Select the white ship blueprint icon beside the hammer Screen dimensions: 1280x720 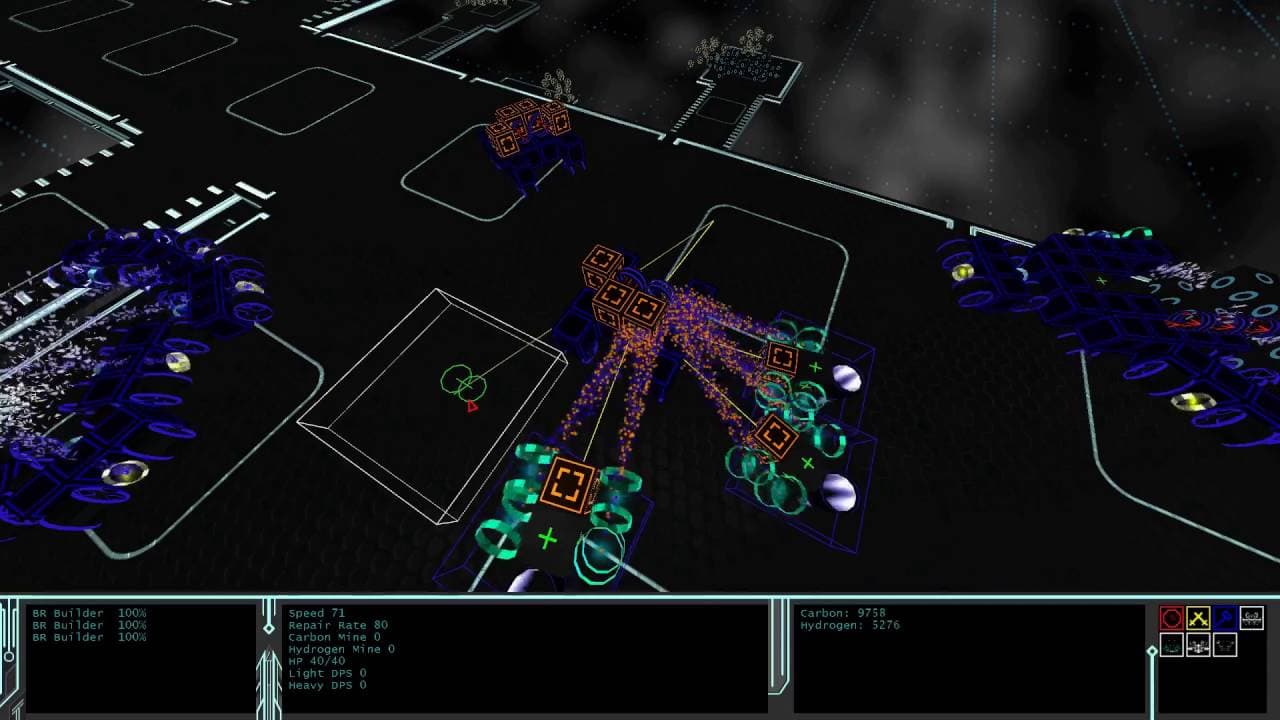pos(1250,618)
